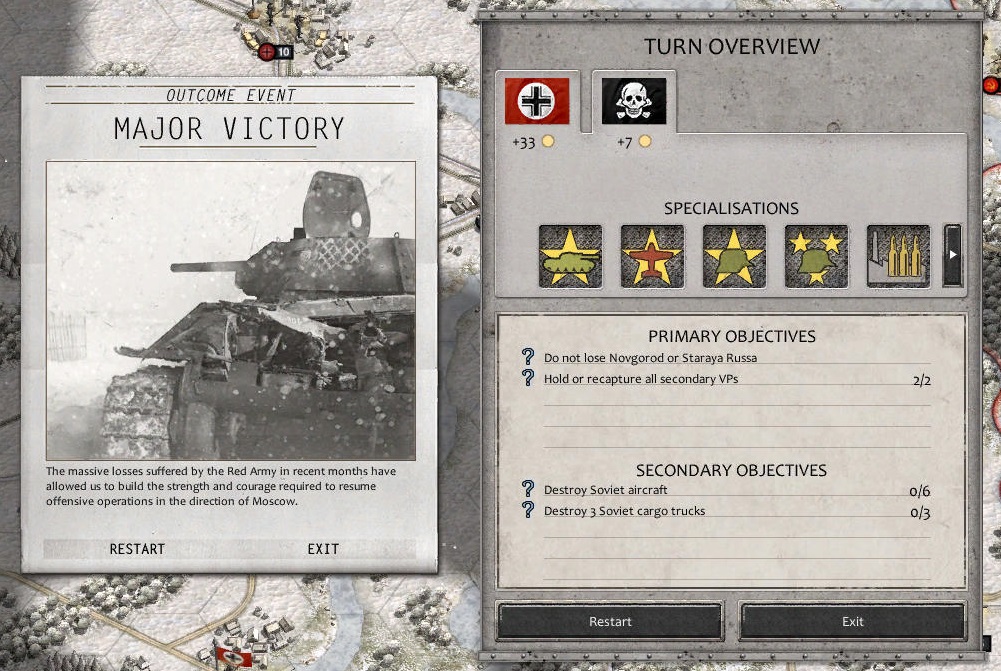Screen dimensions: 1001x671
Task: Open help for the Novgorod or Staraya Russa objective
Action: 529,357
